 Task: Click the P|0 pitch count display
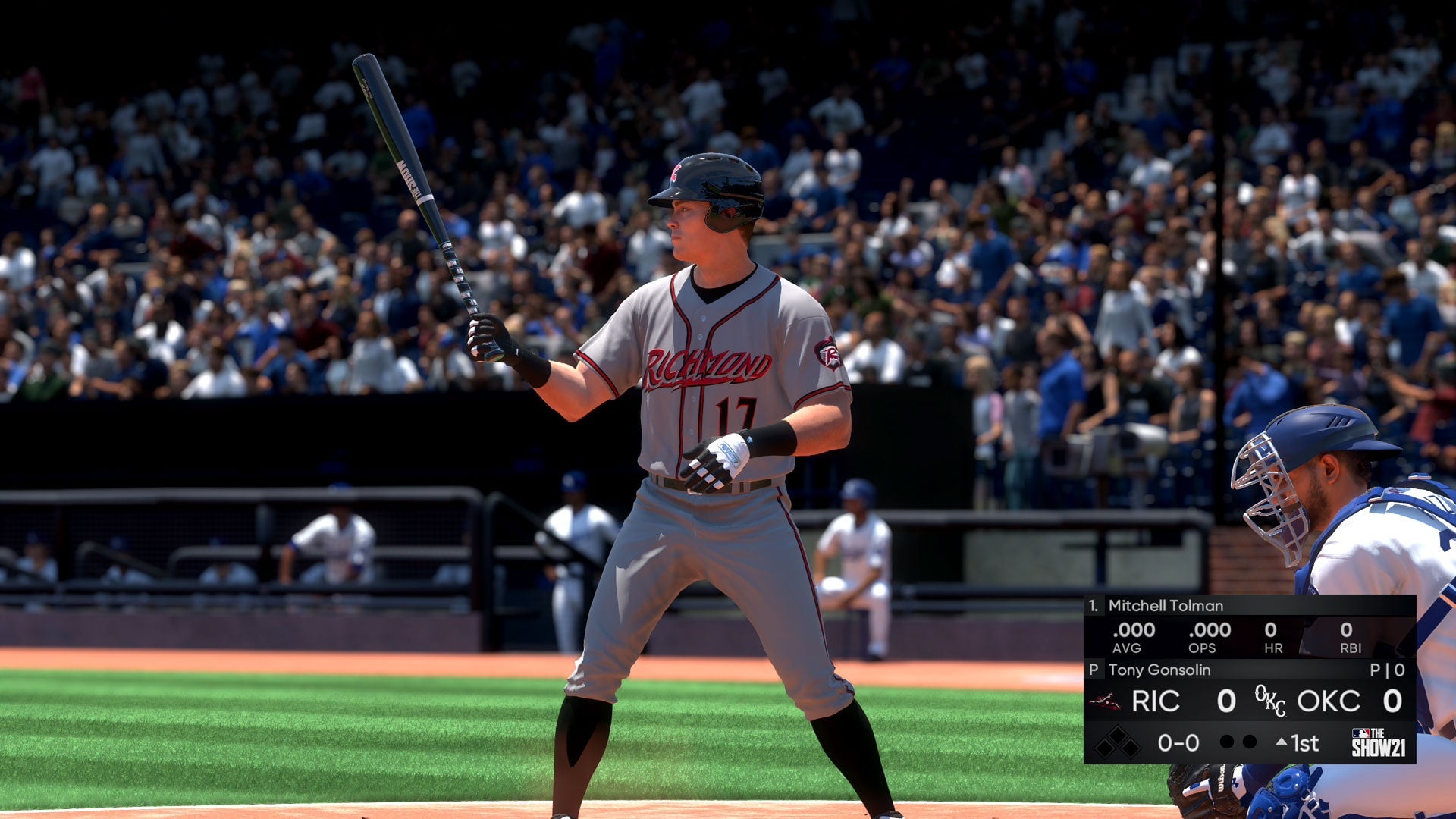pos(1386,670)
